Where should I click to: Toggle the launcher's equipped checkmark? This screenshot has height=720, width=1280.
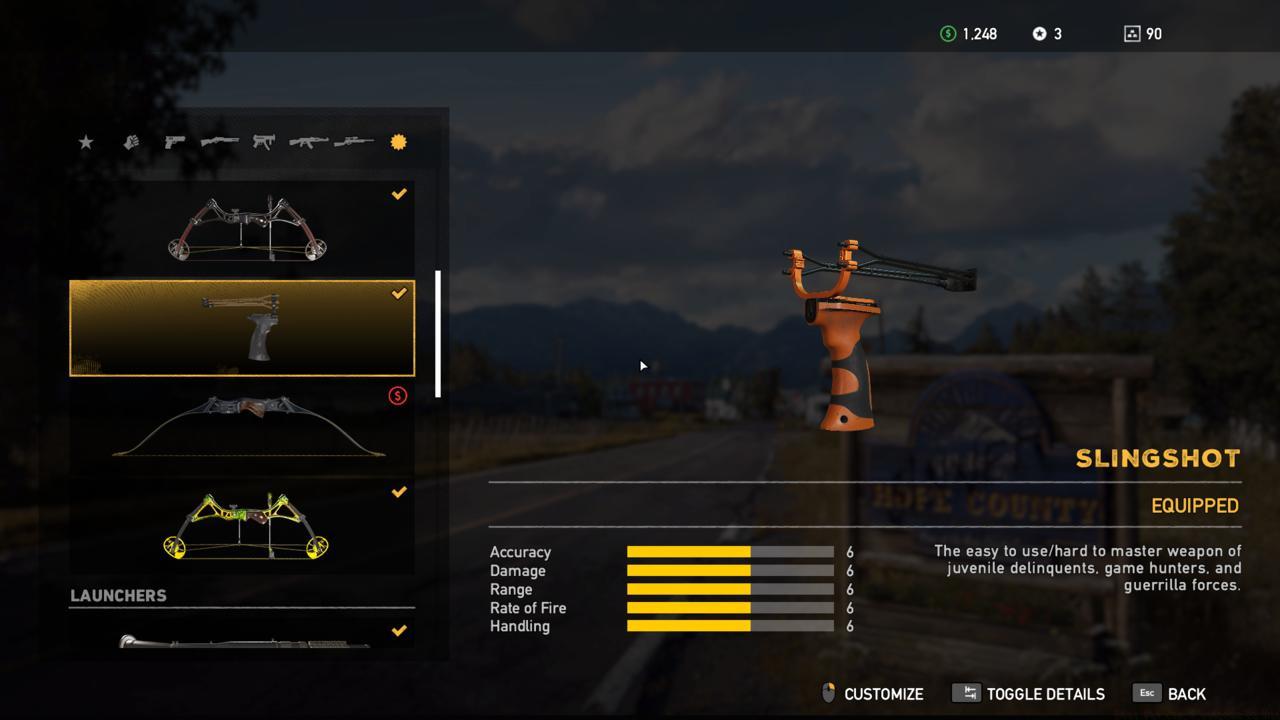click(399, 630)
